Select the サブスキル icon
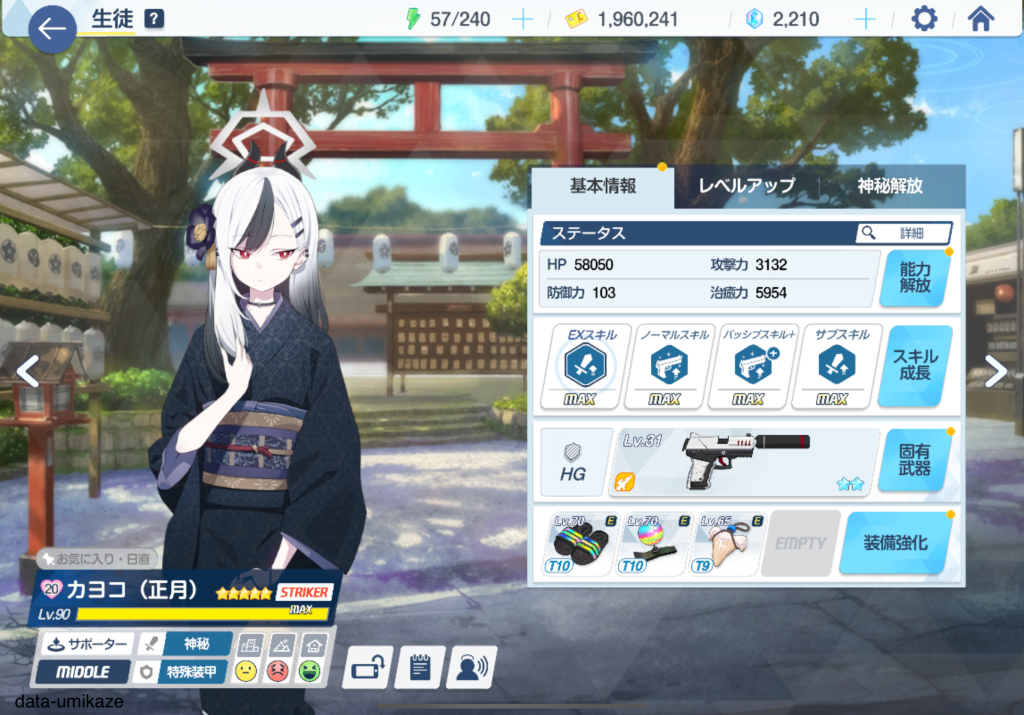This screenshot has height=715, width=1024. (831, 367)
